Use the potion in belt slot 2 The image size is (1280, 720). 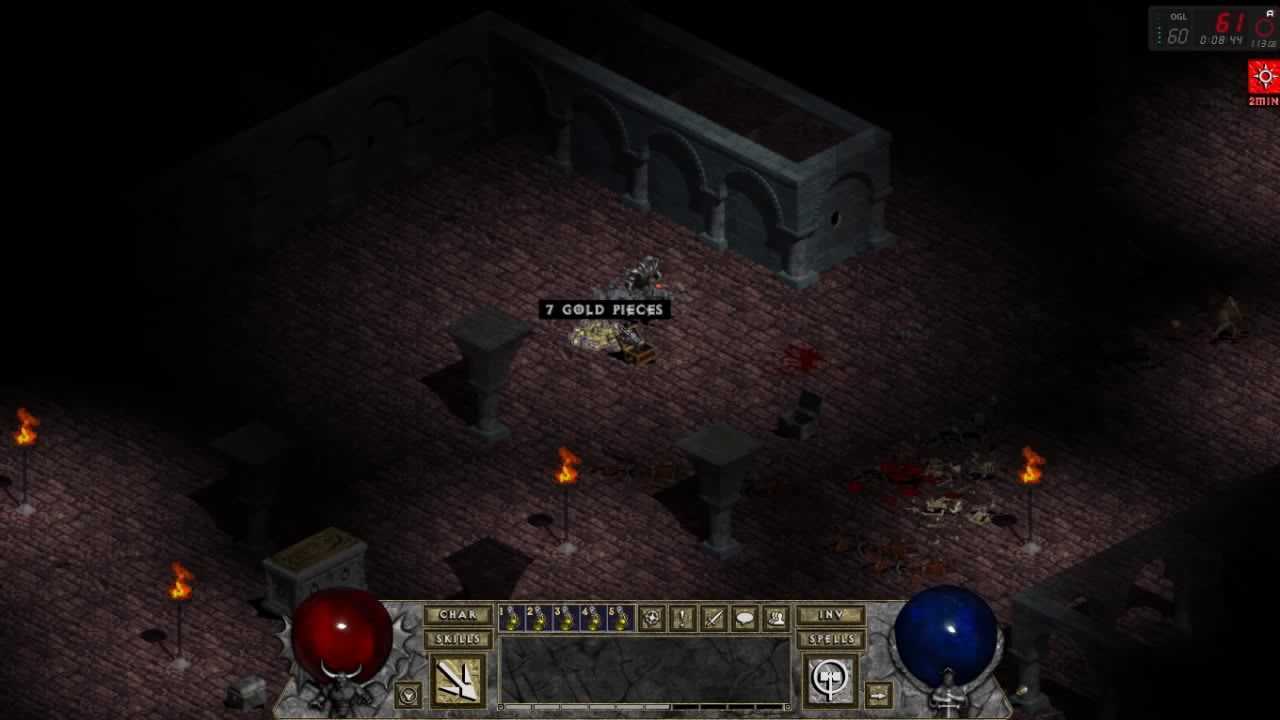[538, 619]
